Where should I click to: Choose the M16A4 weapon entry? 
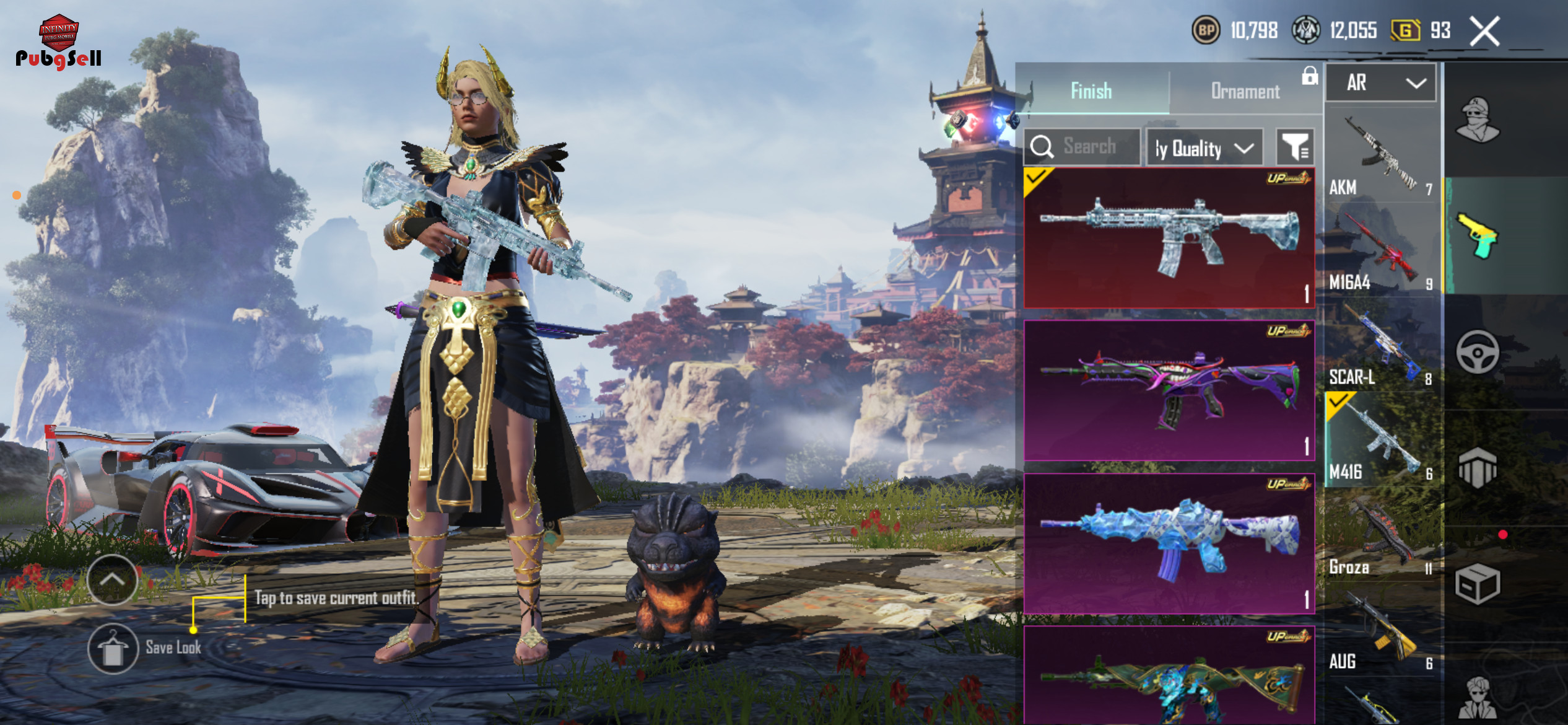(x=1382, y=251)
